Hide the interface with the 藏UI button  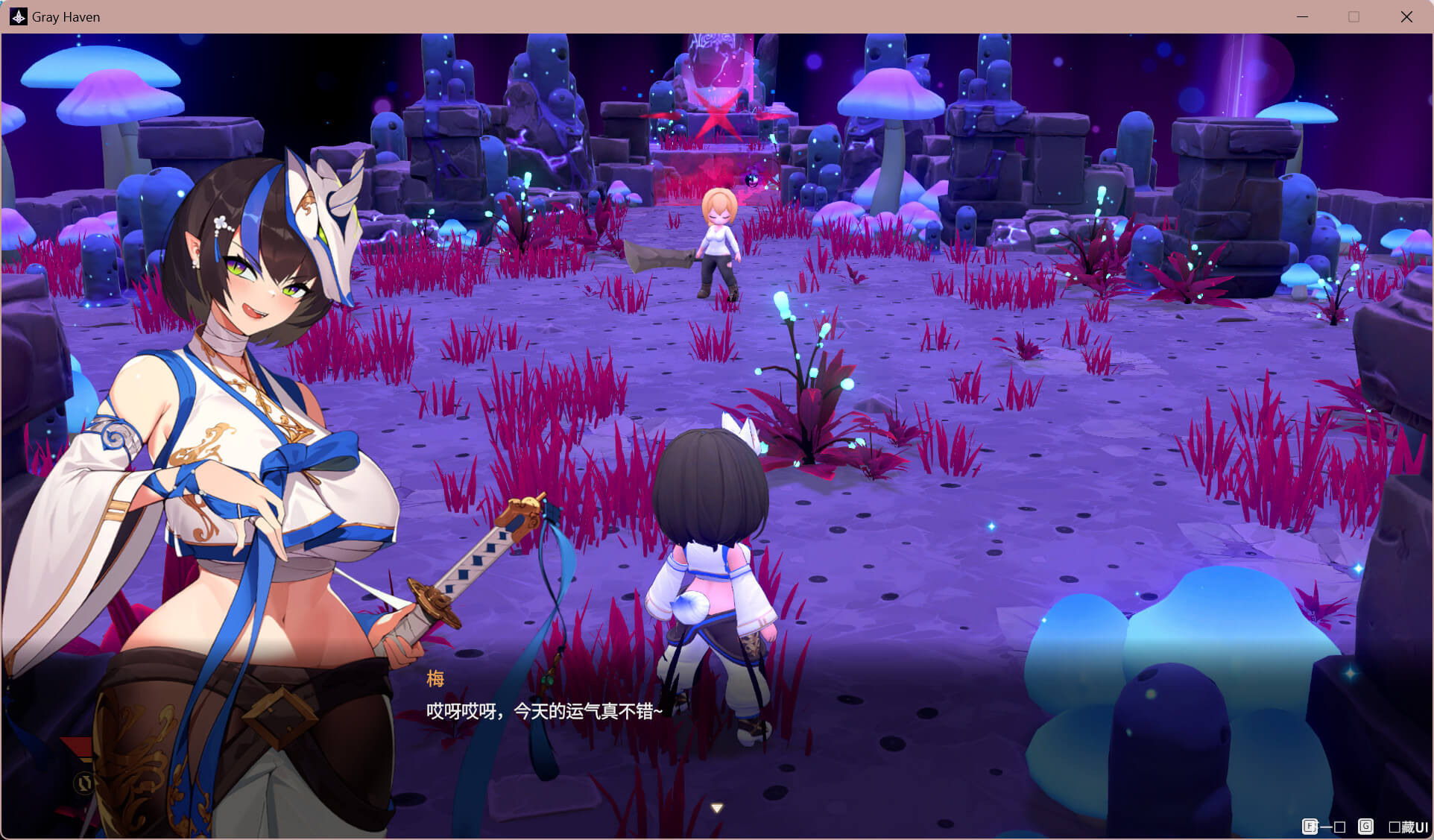(x=1408, y=827)
